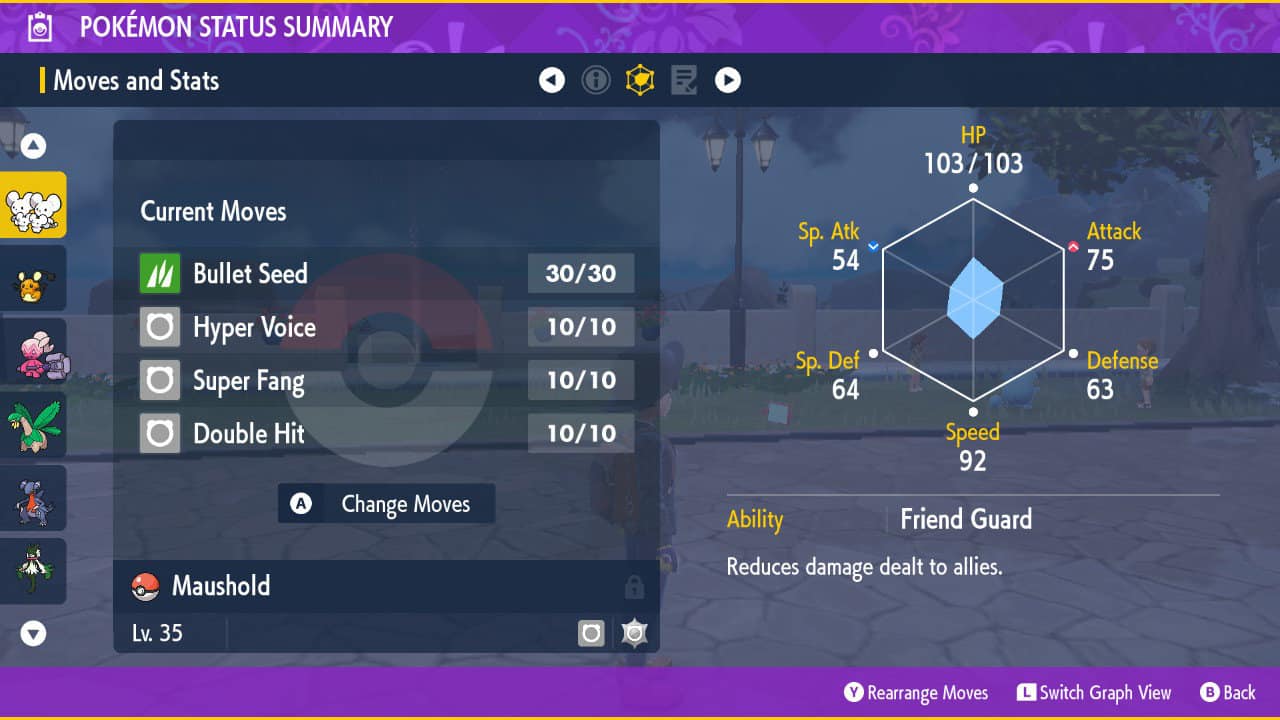Open the markings memo icon
Viewport: 1280px width, 720px height.
(683, 80)
